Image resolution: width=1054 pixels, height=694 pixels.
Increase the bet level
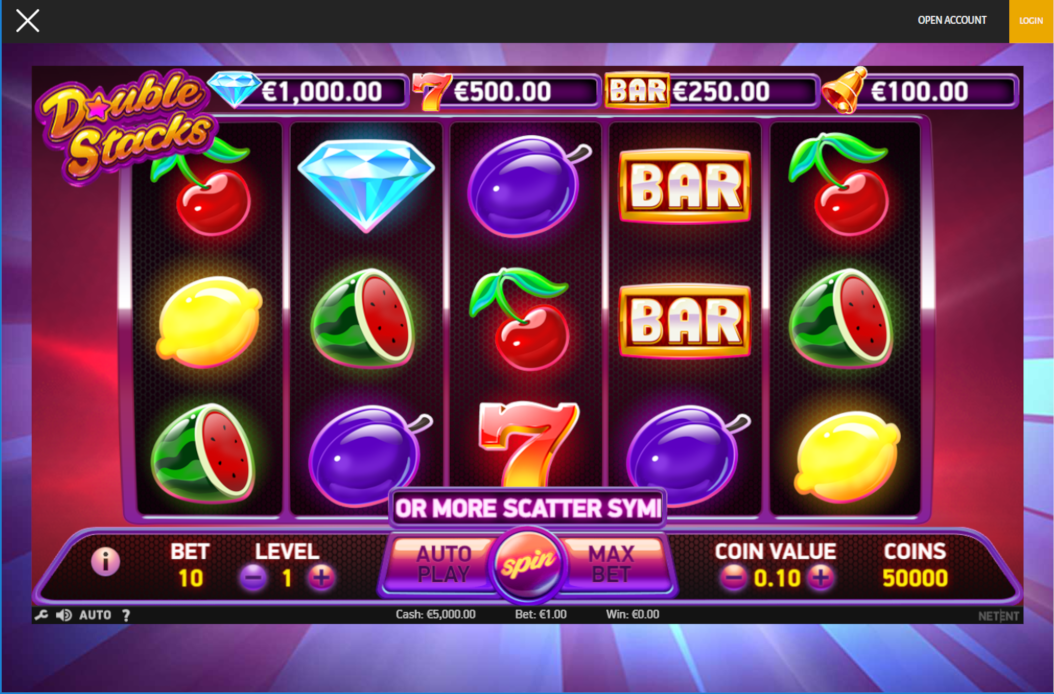click(x=321, y=577)
